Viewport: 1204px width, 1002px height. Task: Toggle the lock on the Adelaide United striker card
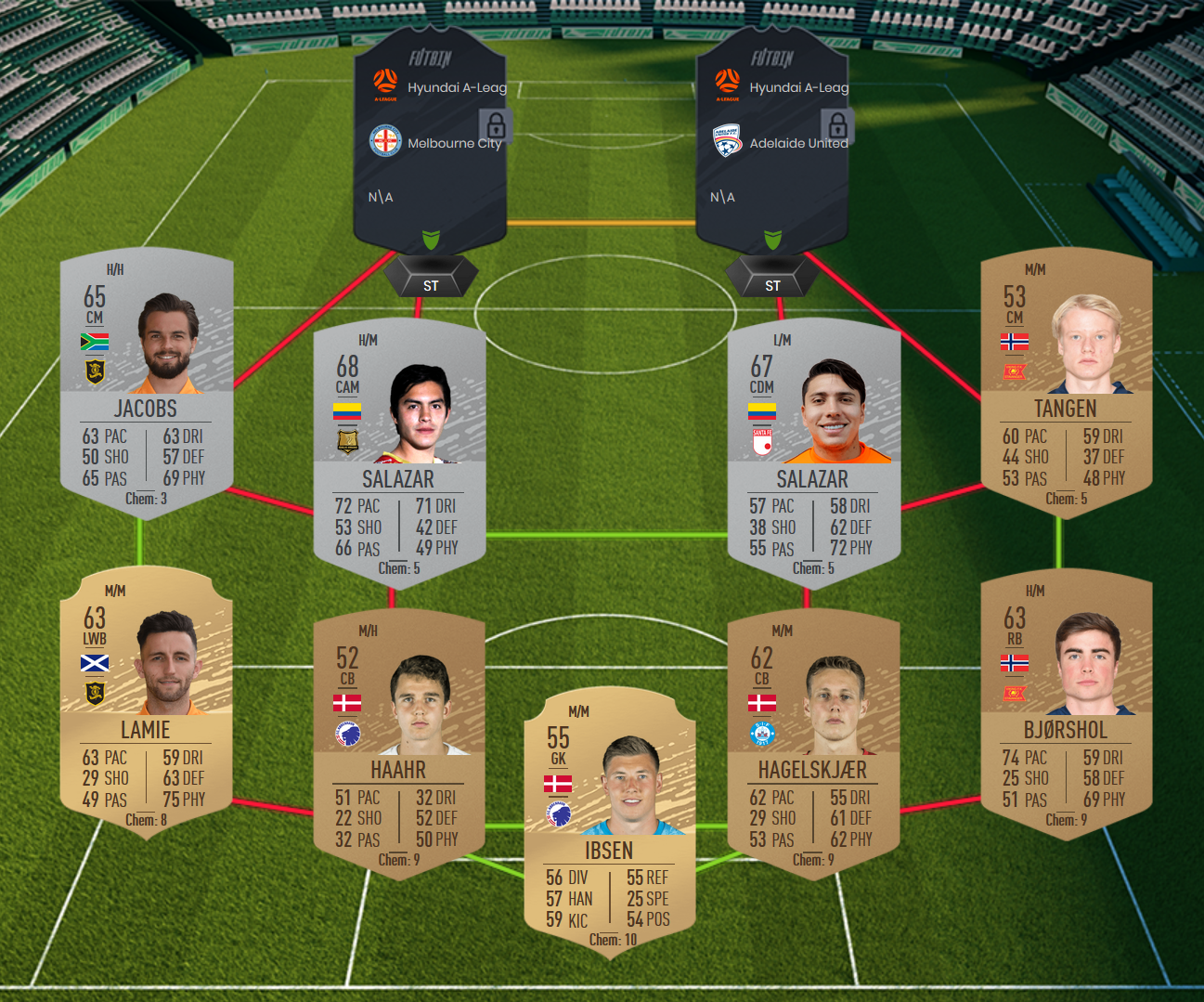[839, 124]
